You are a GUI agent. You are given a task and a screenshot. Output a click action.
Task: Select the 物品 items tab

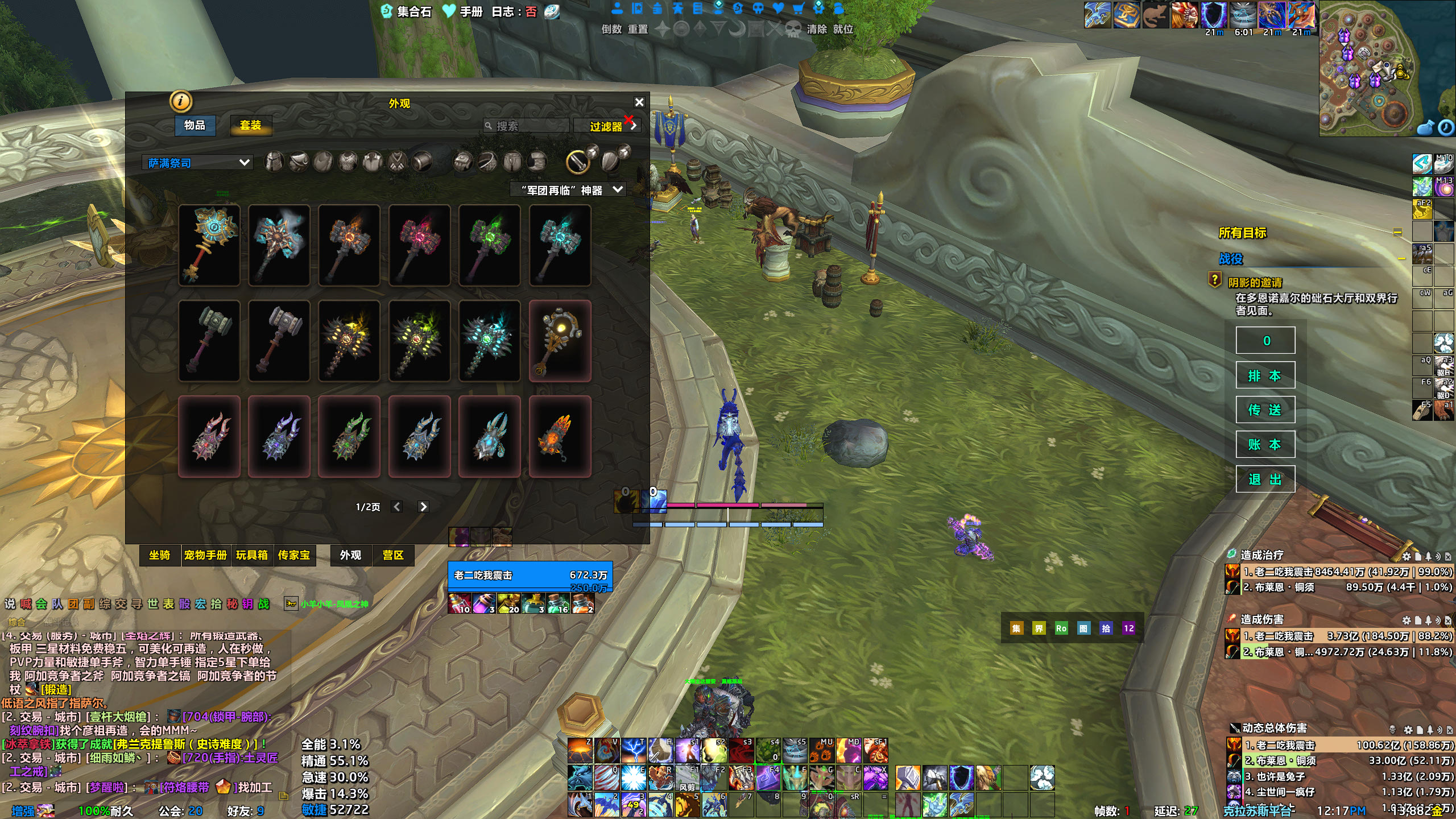point(195,125)
